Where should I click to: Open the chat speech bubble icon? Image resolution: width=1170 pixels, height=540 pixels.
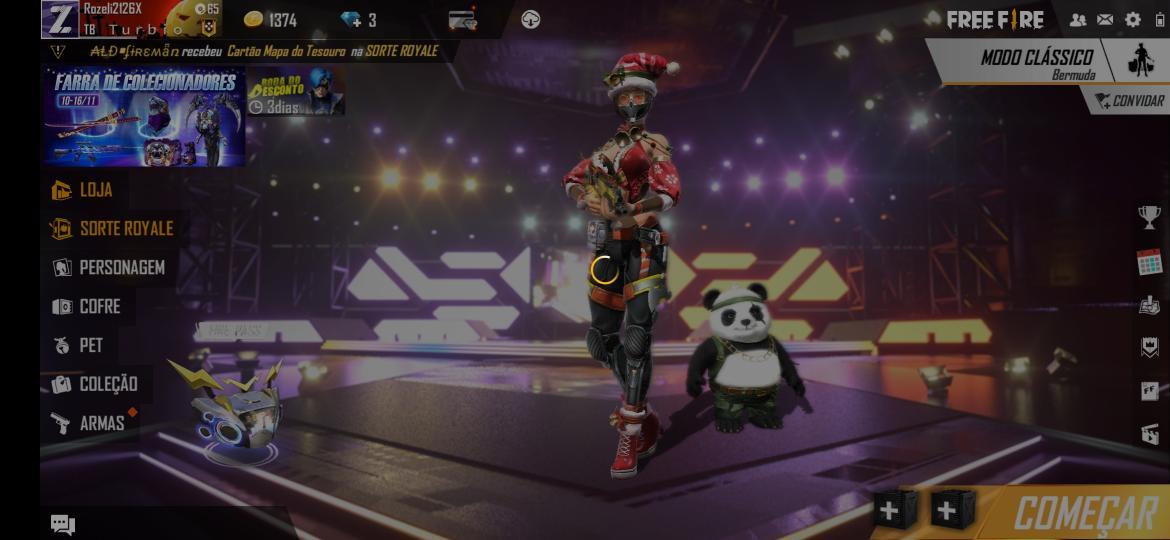63,524
